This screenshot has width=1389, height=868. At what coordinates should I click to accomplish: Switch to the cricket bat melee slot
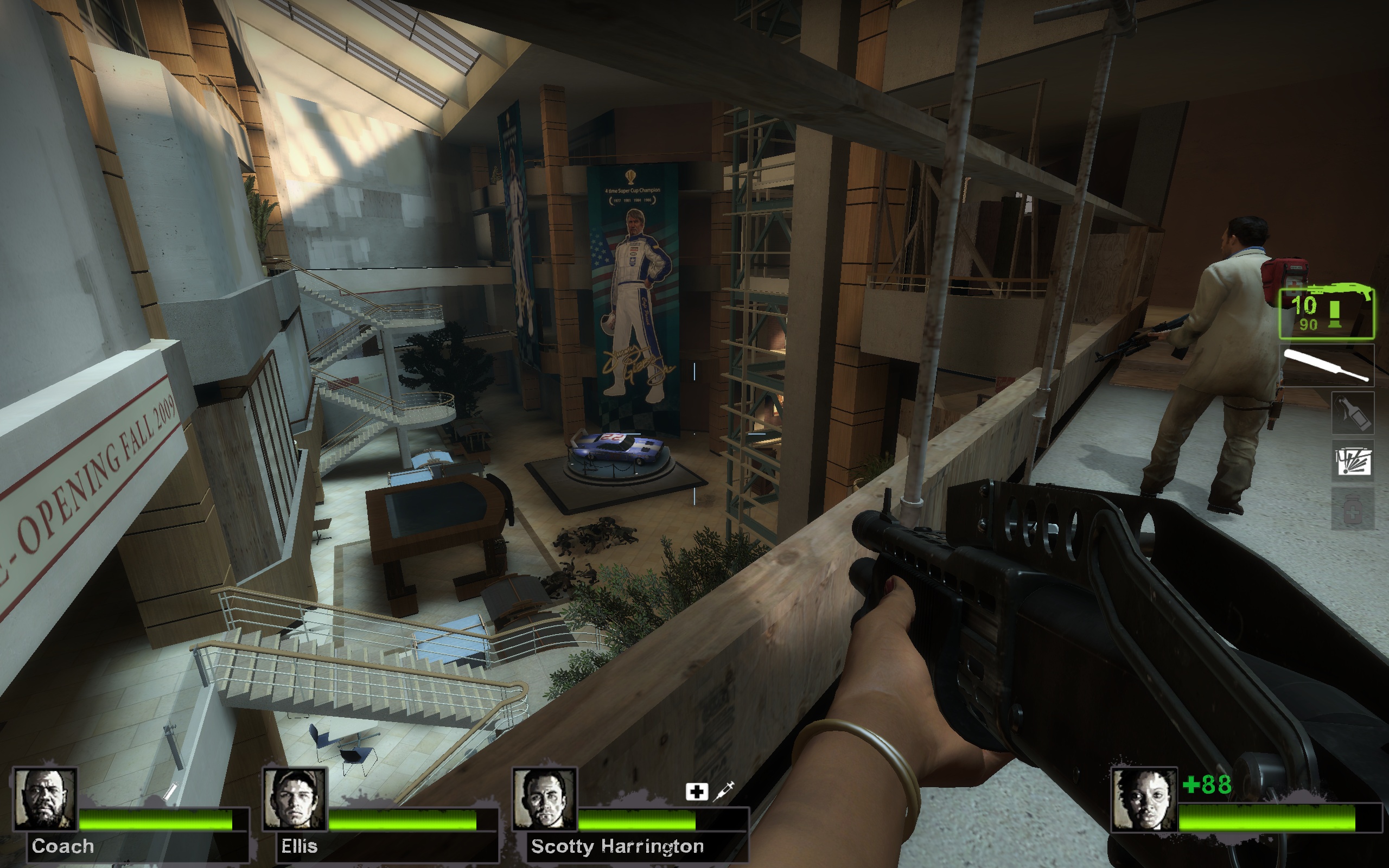click(1327, 365)
